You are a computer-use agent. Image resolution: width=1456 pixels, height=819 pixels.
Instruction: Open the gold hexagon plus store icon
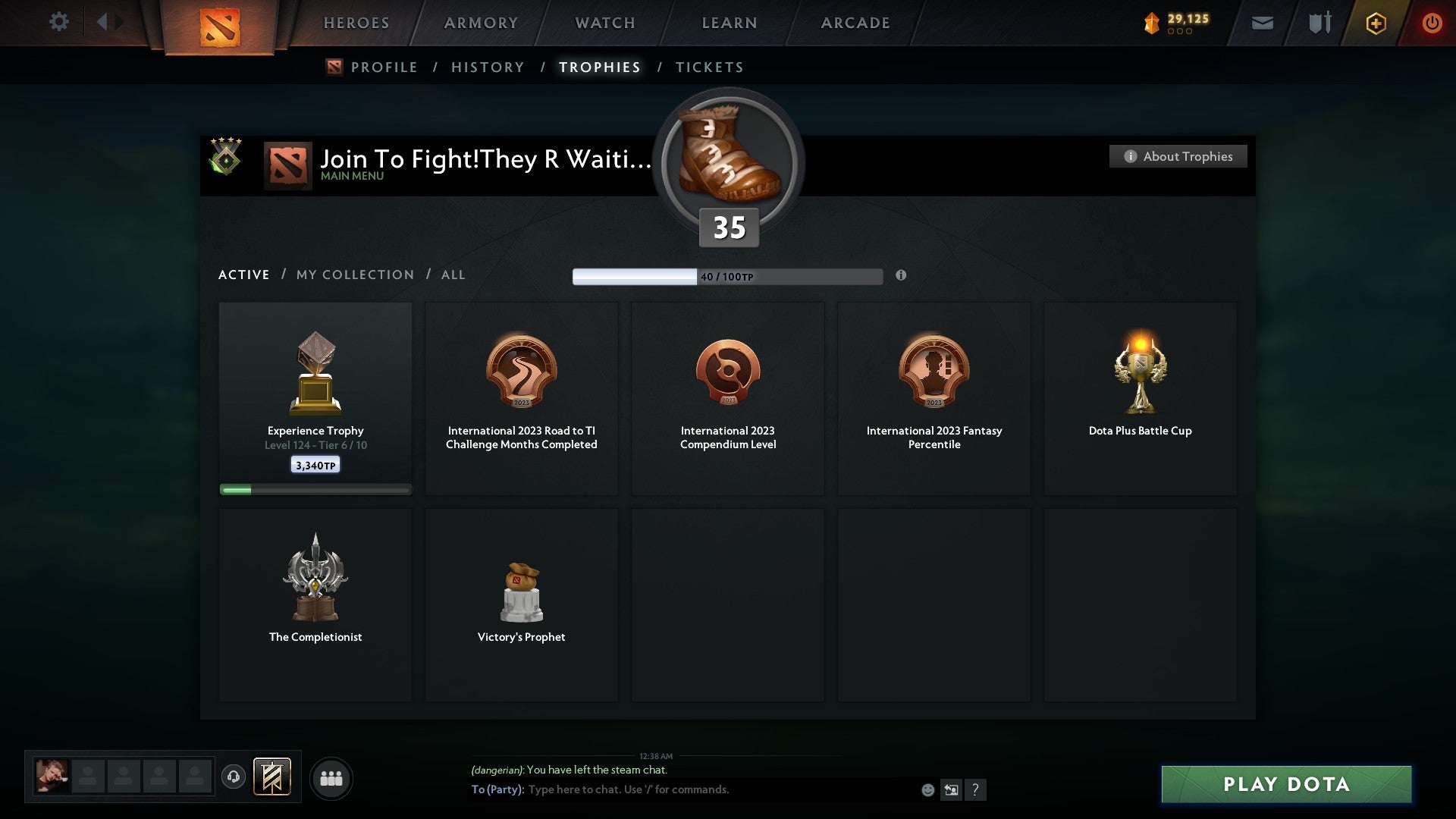click(x=1375, y=23)
